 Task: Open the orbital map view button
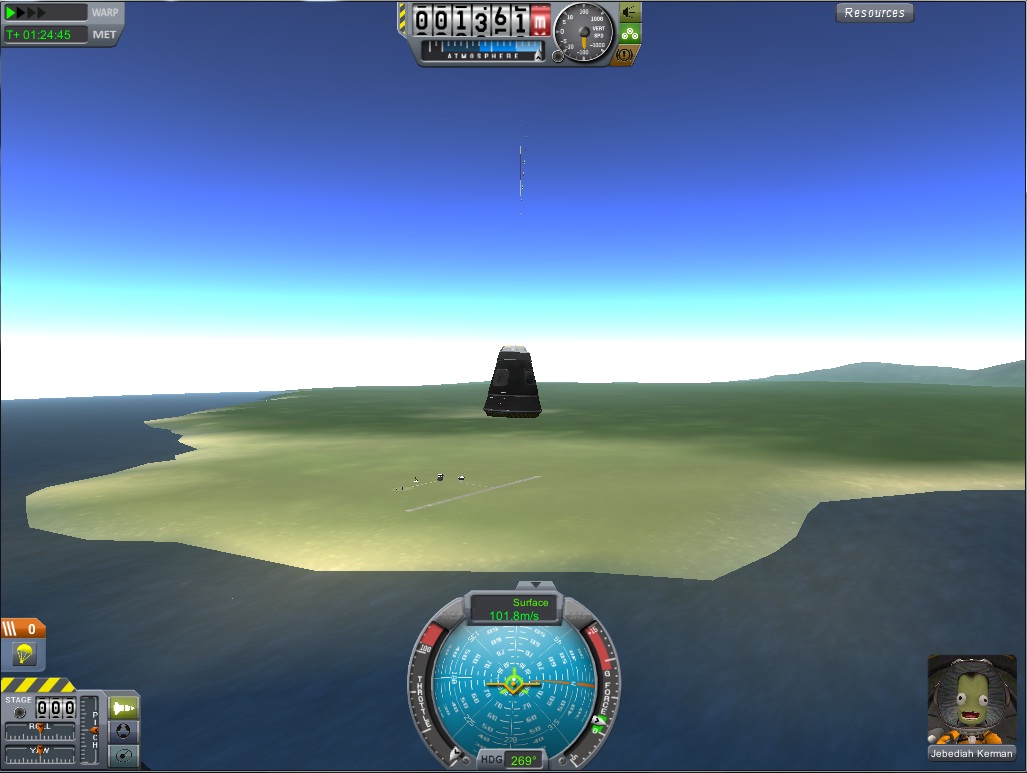(x=124, y=755)
